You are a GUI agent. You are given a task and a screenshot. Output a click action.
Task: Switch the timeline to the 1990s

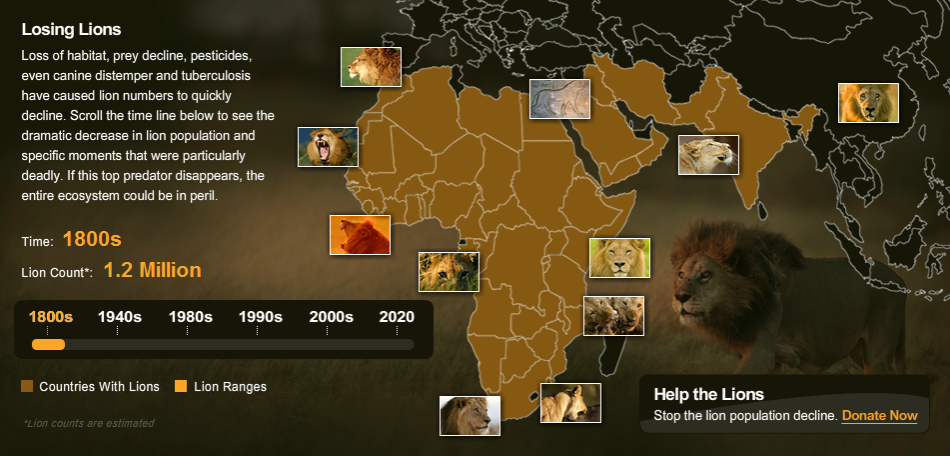(x=260, y=317)
